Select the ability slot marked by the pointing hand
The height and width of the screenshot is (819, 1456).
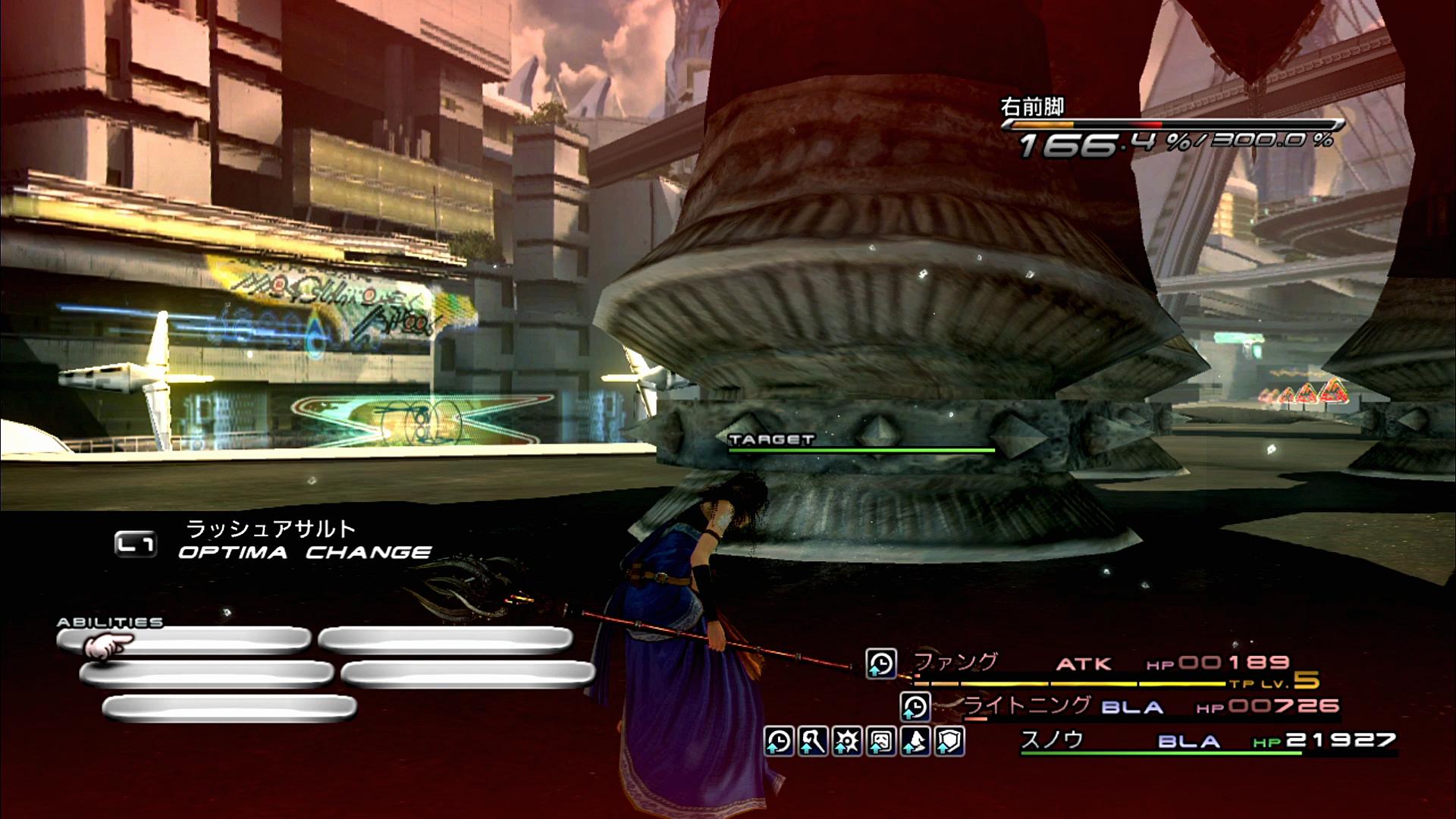(x=184, y=641)
